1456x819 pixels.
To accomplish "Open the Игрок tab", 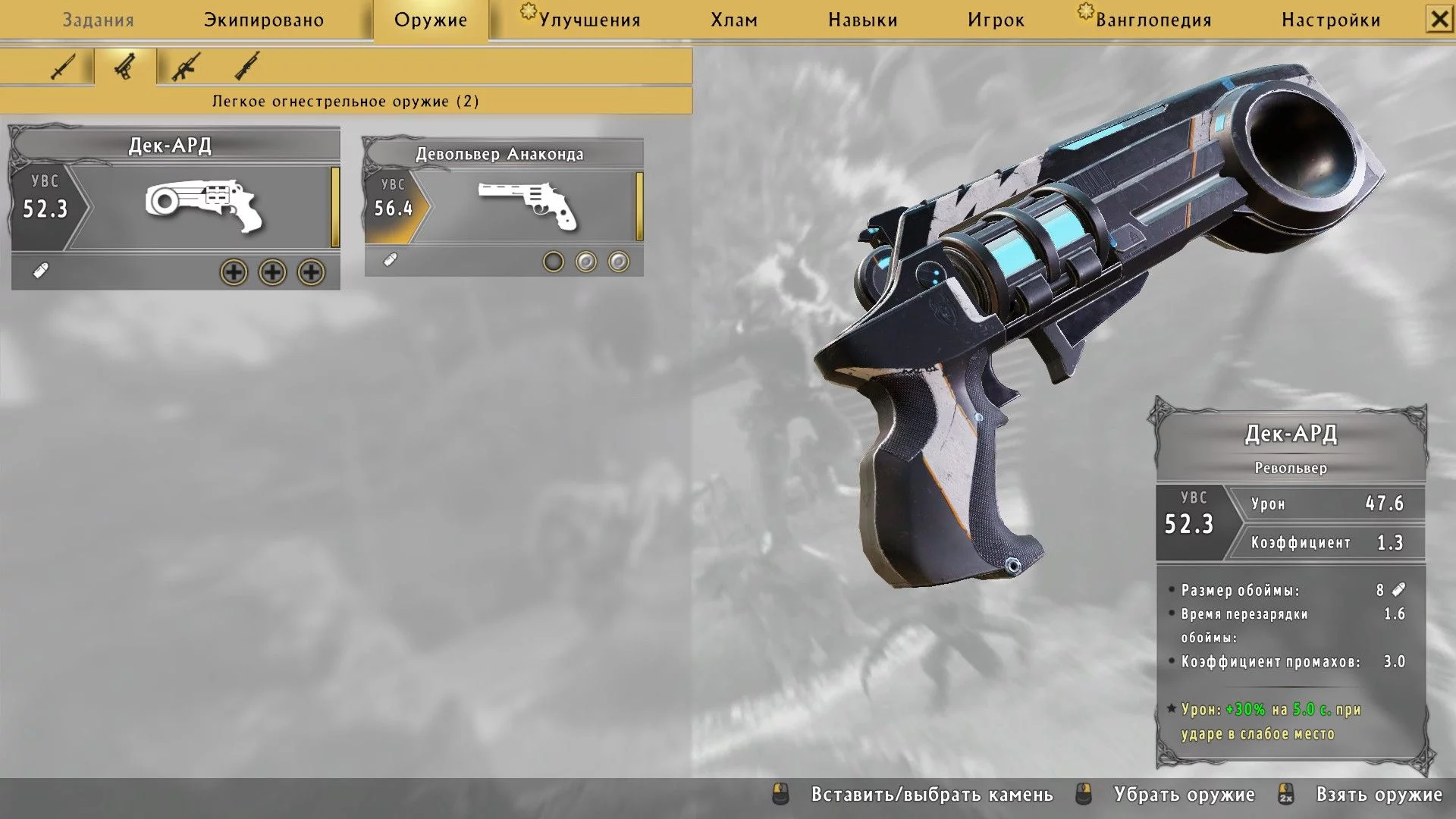I will pos(996,20).
